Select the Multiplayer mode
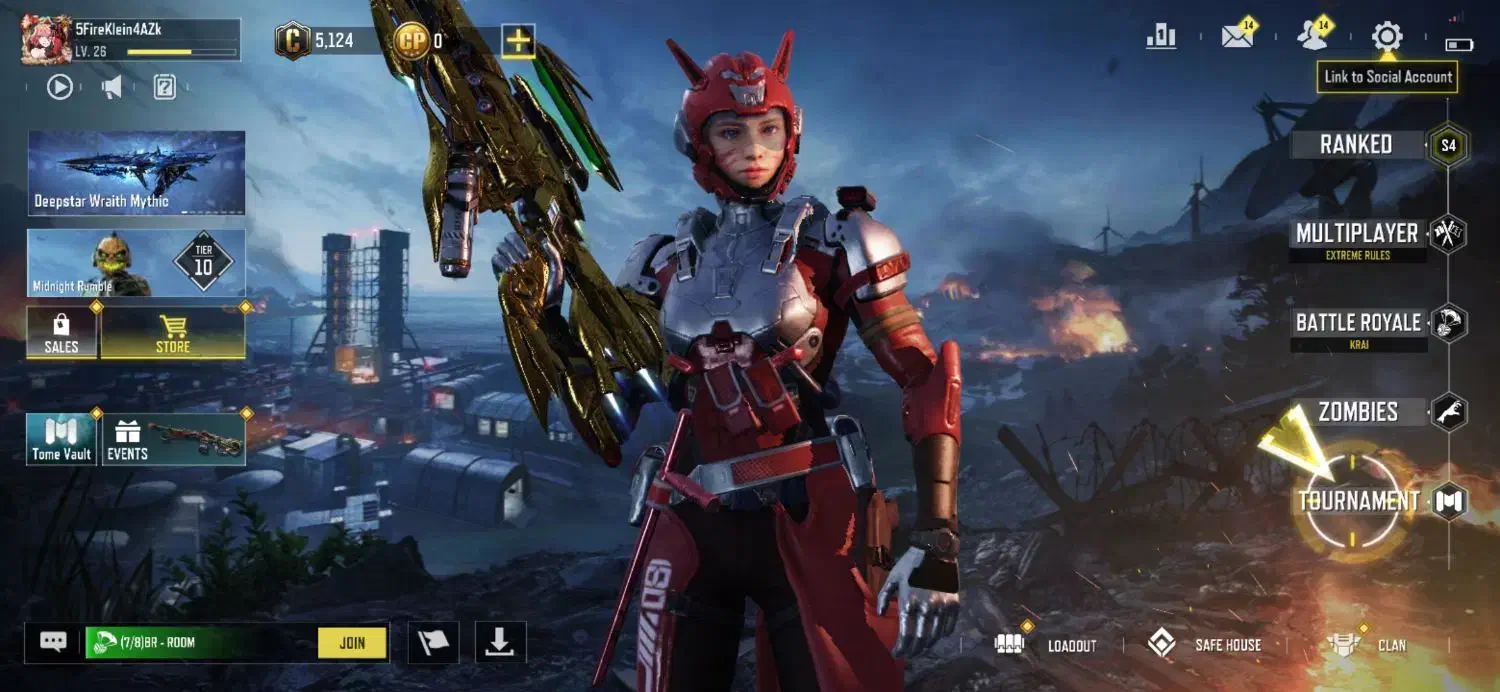Viewport: 1500px width, 692px height. (1357, 234)
